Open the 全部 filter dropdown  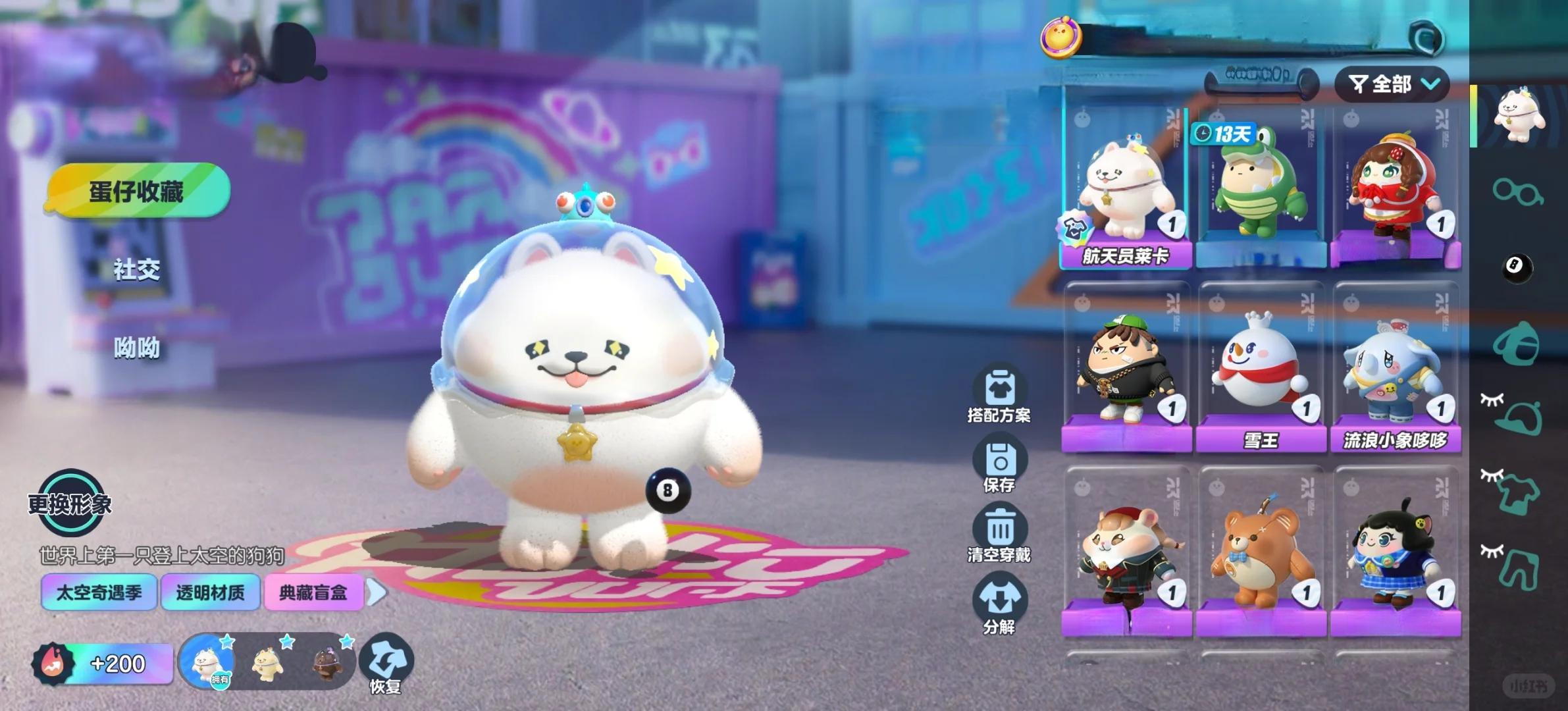[1392, 84]
